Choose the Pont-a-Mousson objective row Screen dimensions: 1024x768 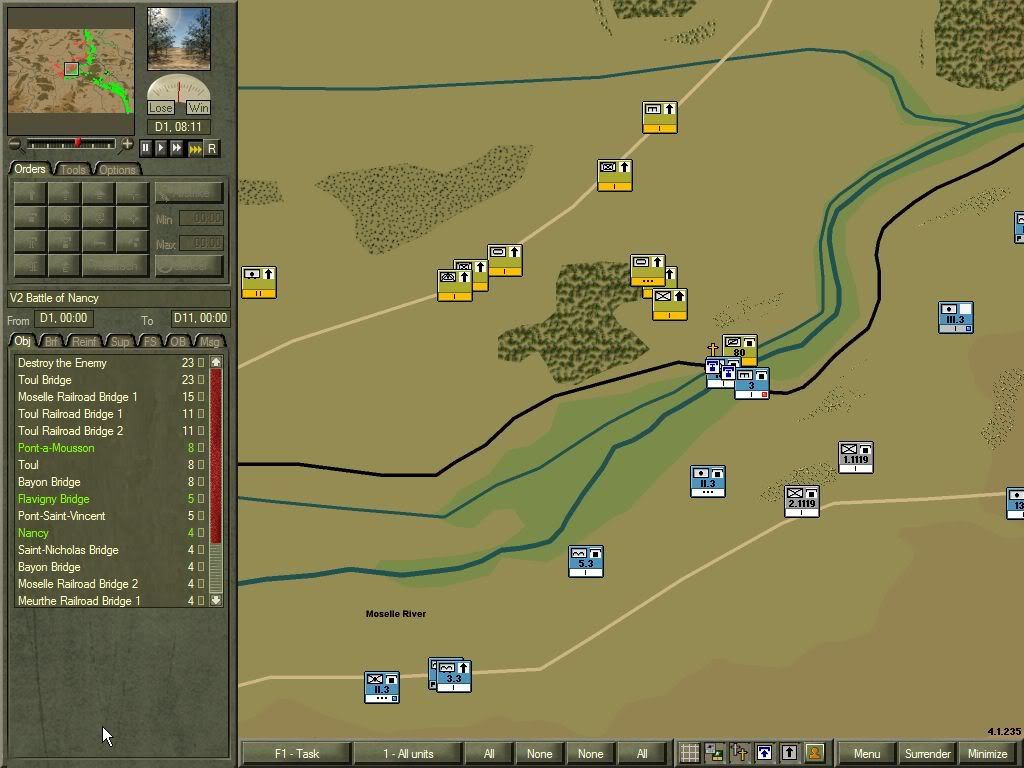click(56, 448)
